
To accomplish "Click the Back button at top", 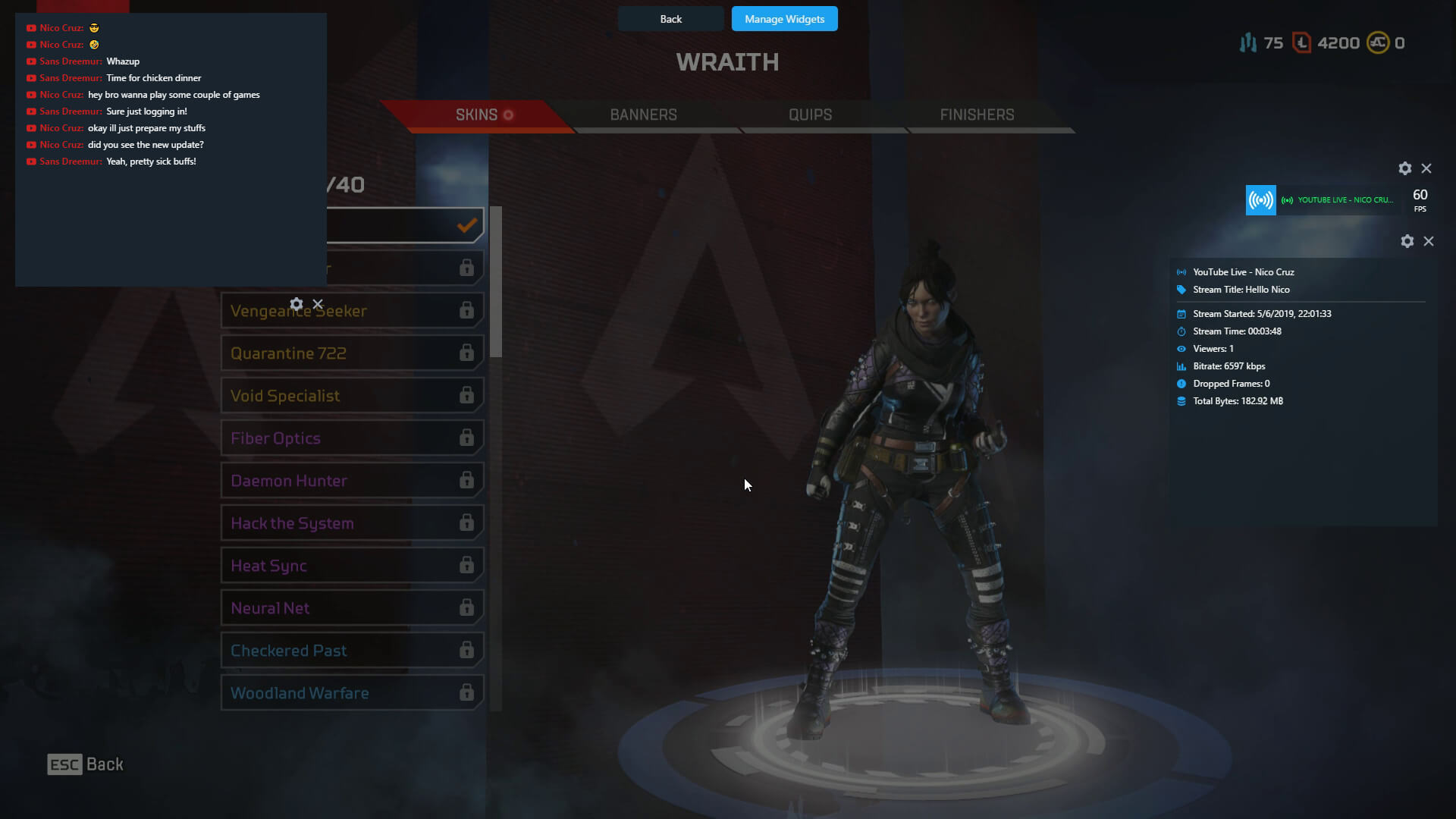I will pyautogui.click(x=670, y=19).
